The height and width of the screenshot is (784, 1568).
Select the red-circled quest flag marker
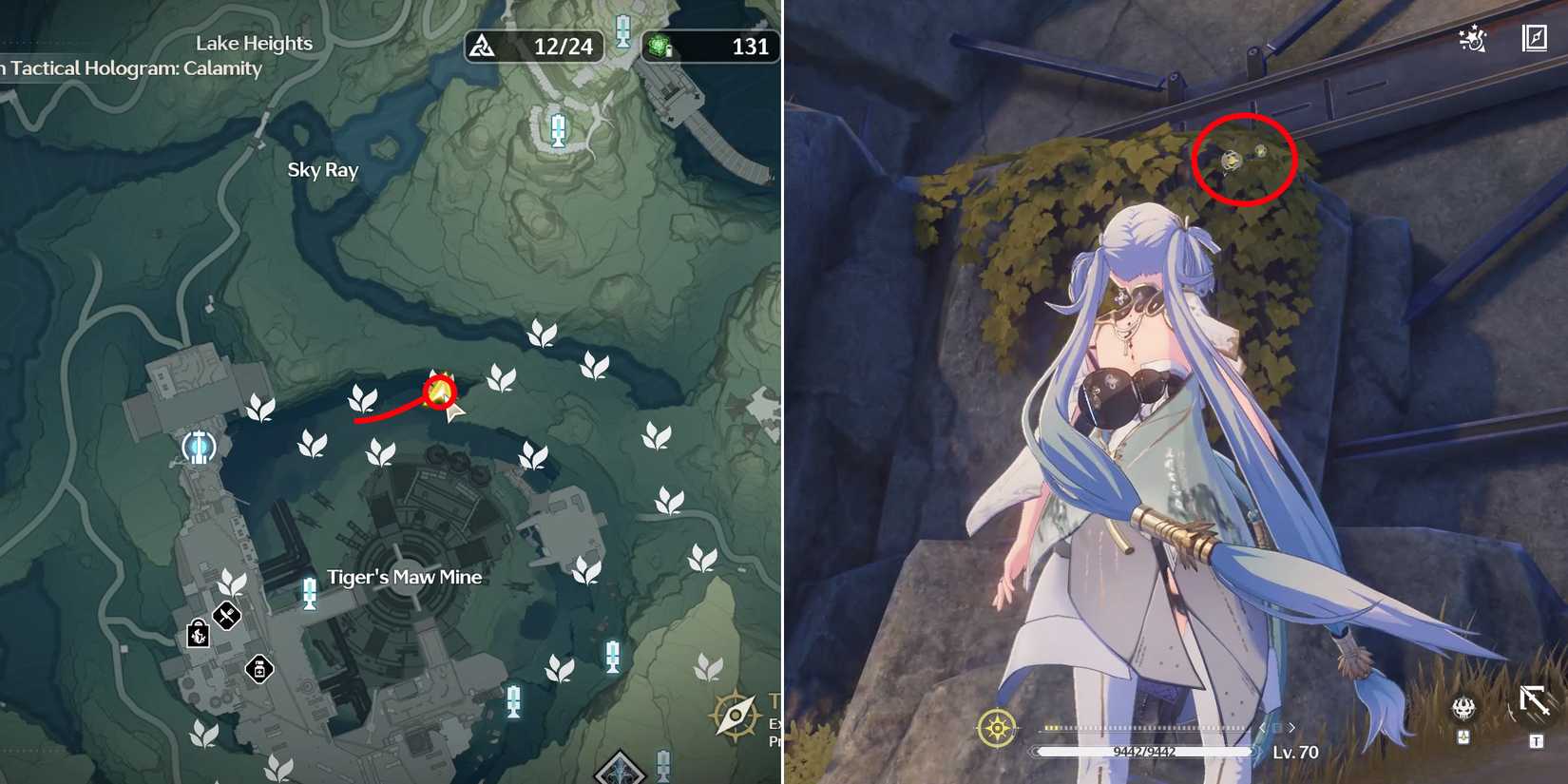click(x=440, y=389)
